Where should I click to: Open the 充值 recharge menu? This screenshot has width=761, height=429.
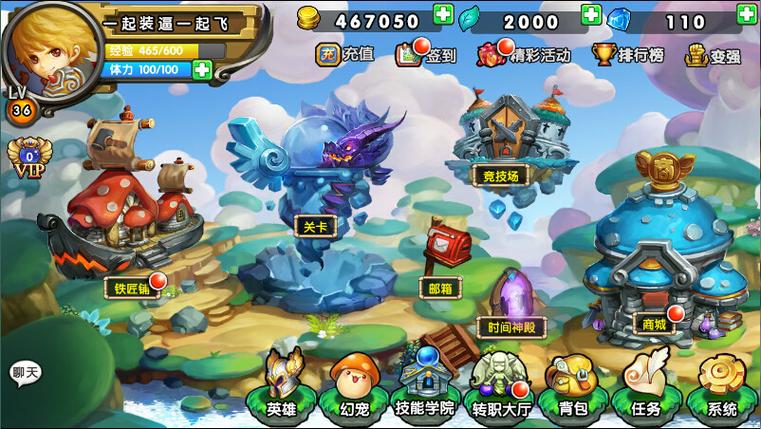click(x=345, y=54)
